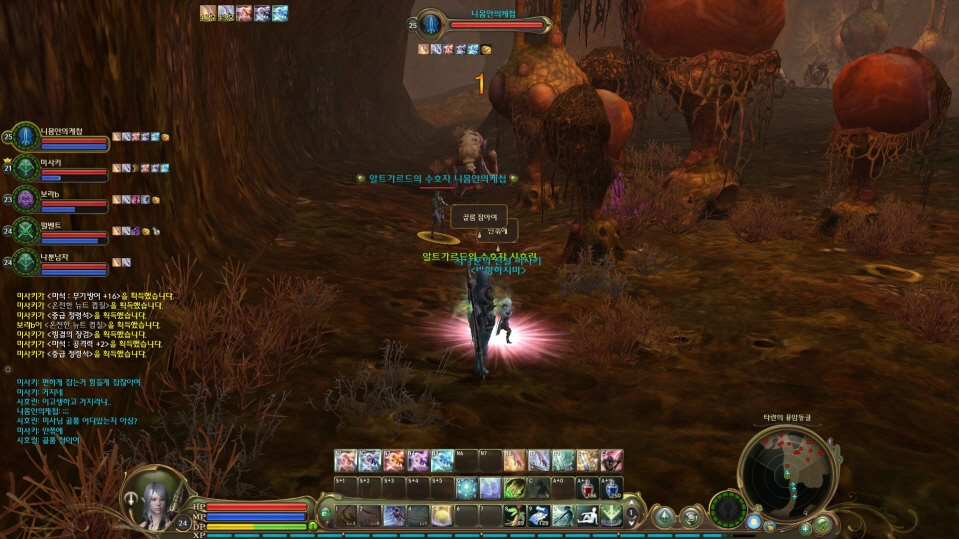
Task: Click the target portrait frame at top
Action: point(431,24)
